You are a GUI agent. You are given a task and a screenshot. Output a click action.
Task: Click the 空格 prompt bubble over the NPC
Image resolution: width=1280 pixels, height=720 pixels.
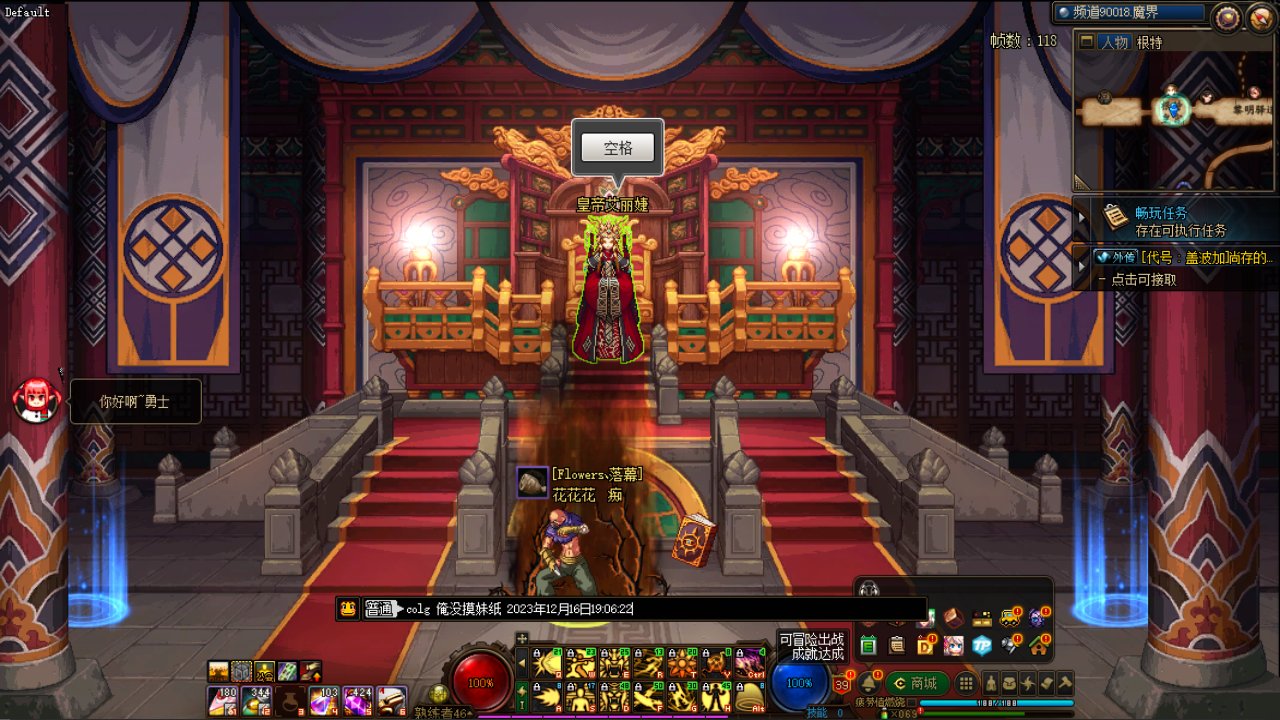click(x=618, y=149)
